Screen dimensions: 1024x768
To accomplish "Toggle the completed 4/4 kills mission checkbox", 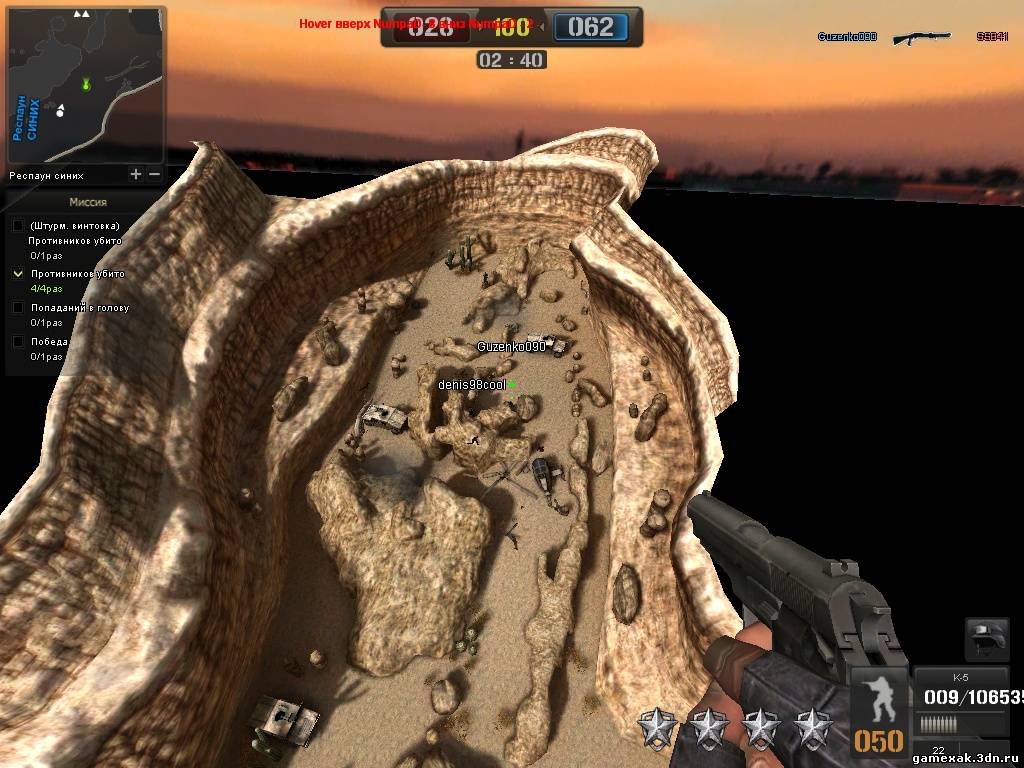I will click(x=18, y=273).
